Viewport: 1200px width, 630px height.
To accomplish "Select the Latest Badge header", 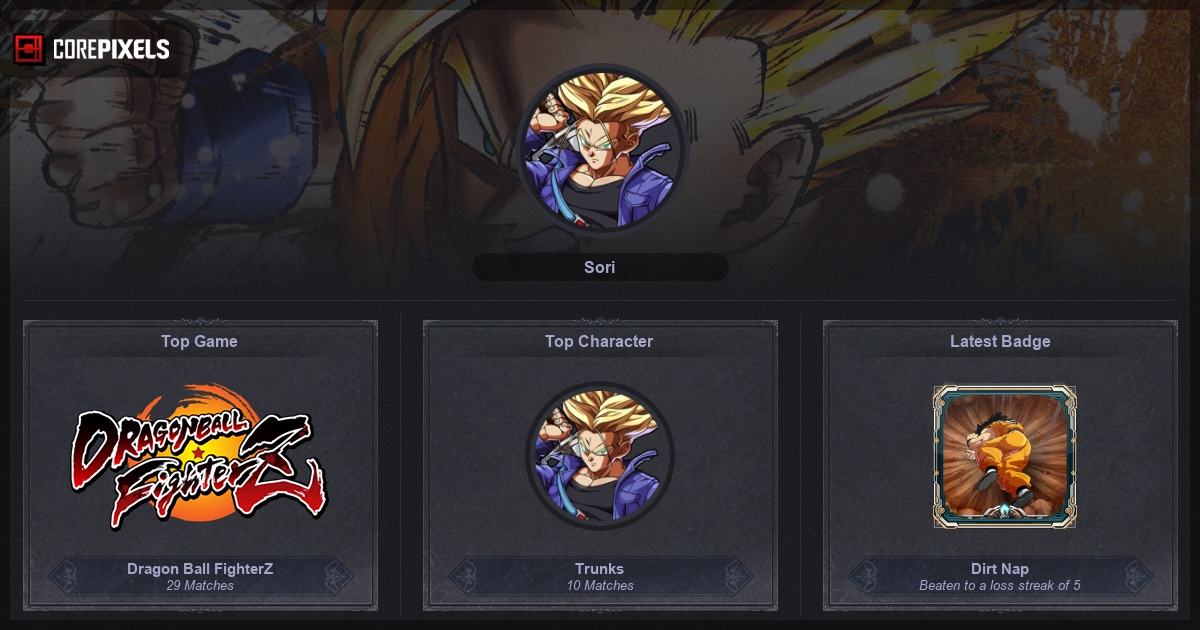I will click(1000, 341).
